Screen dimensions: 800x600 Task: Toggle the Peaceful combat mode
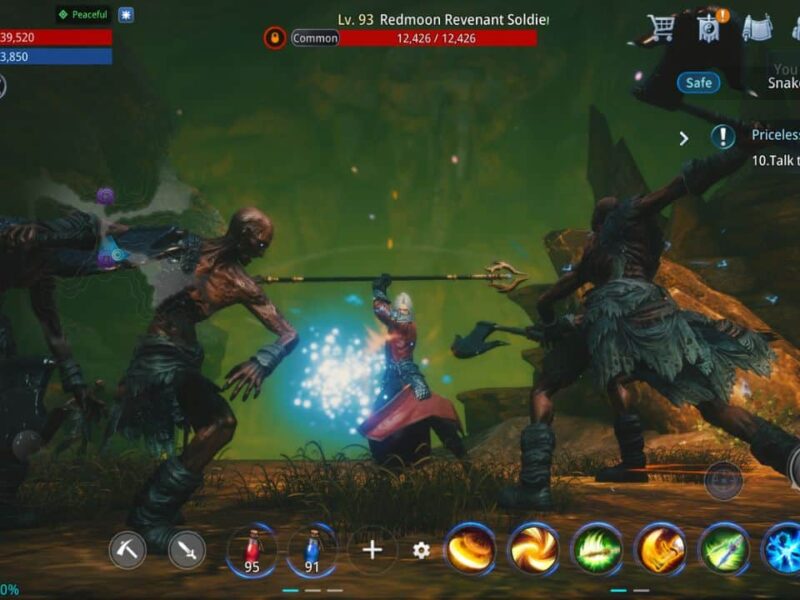(82, 15)
